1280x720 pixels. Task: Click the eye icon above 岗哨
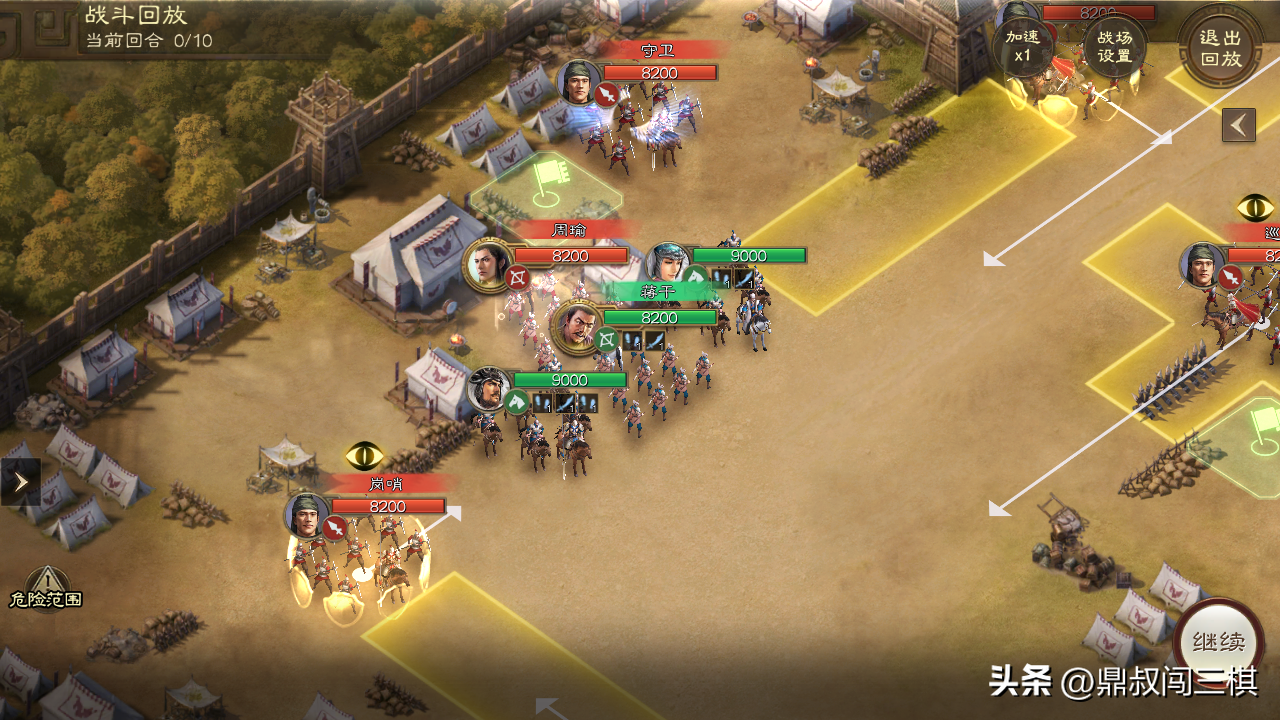click(x=365, y=456)
